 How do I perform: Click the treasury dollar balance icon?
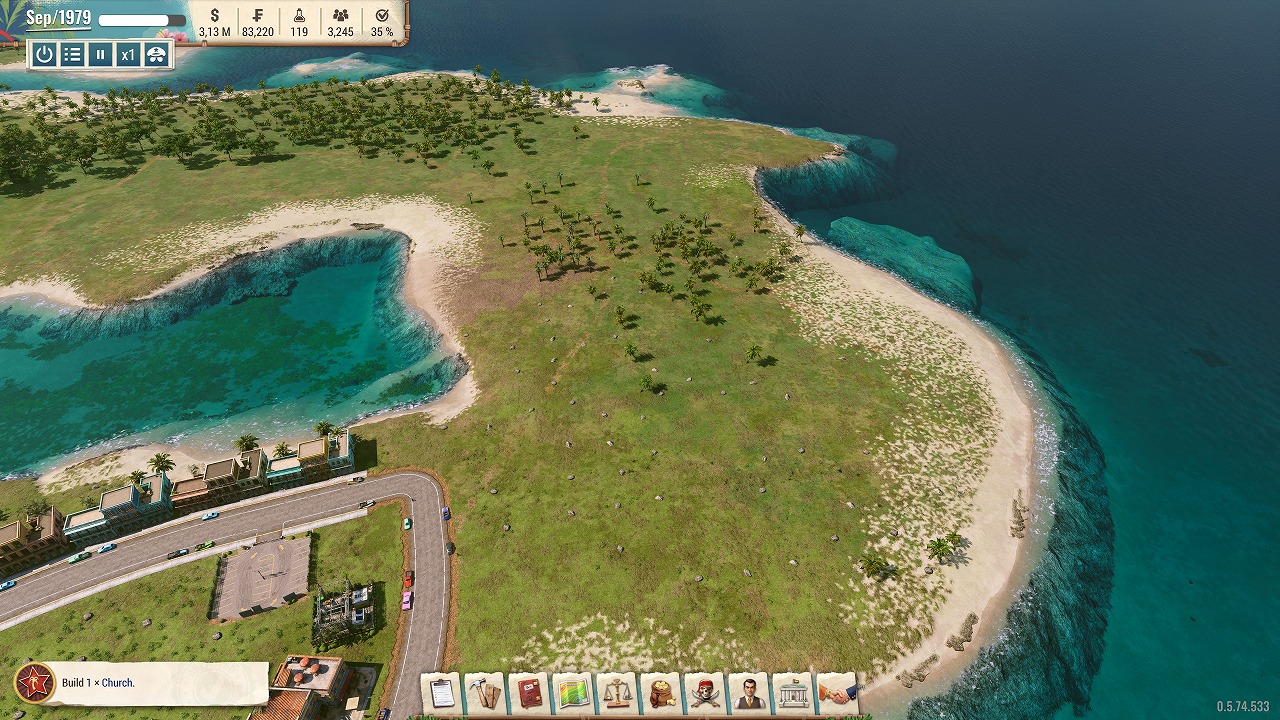[x=215, y=16]
